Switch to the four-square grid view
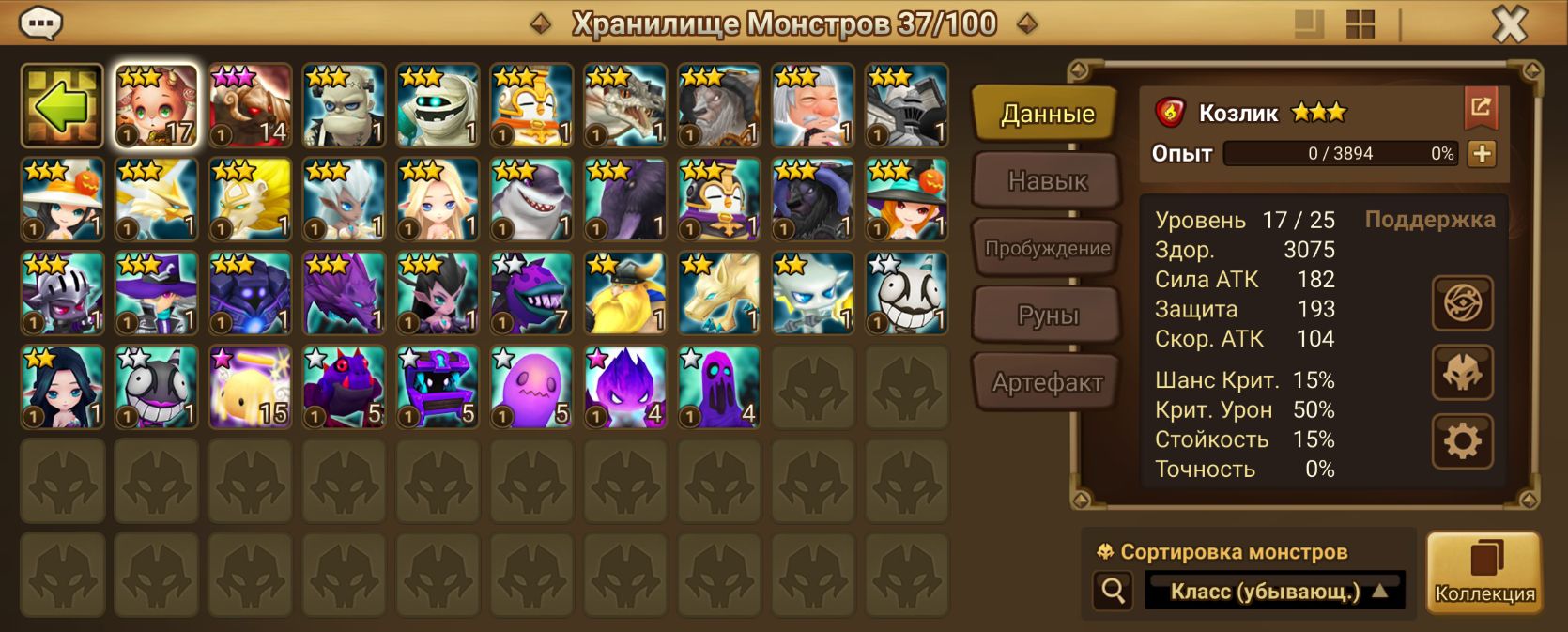Image resolution: width=1568 pixels, height=632 pixels. pyautogui.click(x=1360, y=24)
